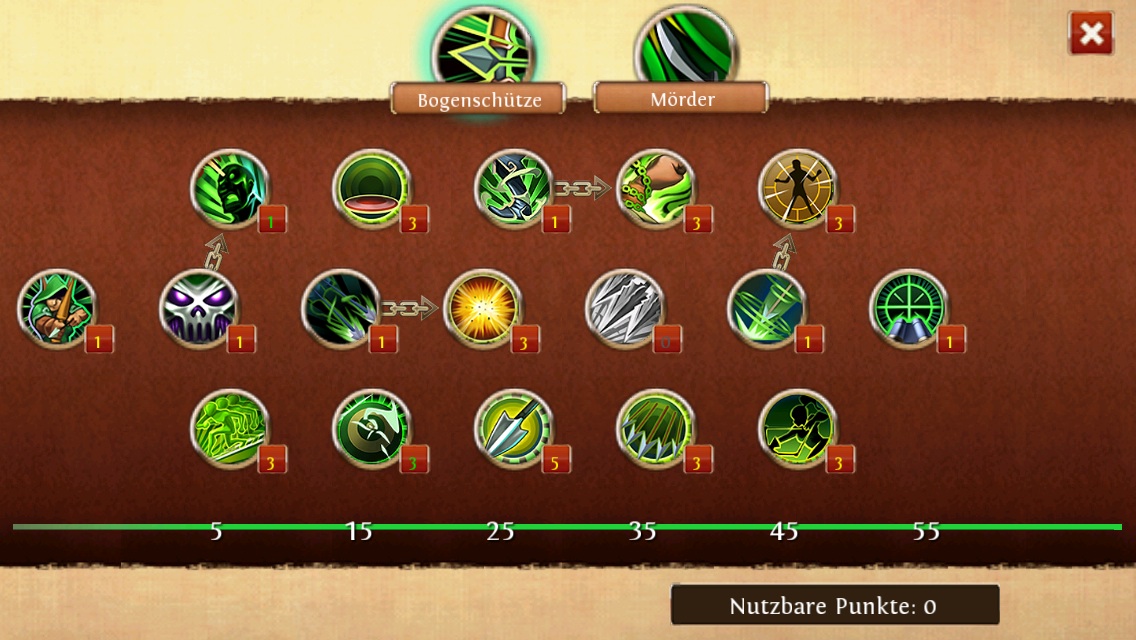Screen dimensions: 1136x640
Task: Pick the yellow explosion burst skill
Action: click(483, 309)
